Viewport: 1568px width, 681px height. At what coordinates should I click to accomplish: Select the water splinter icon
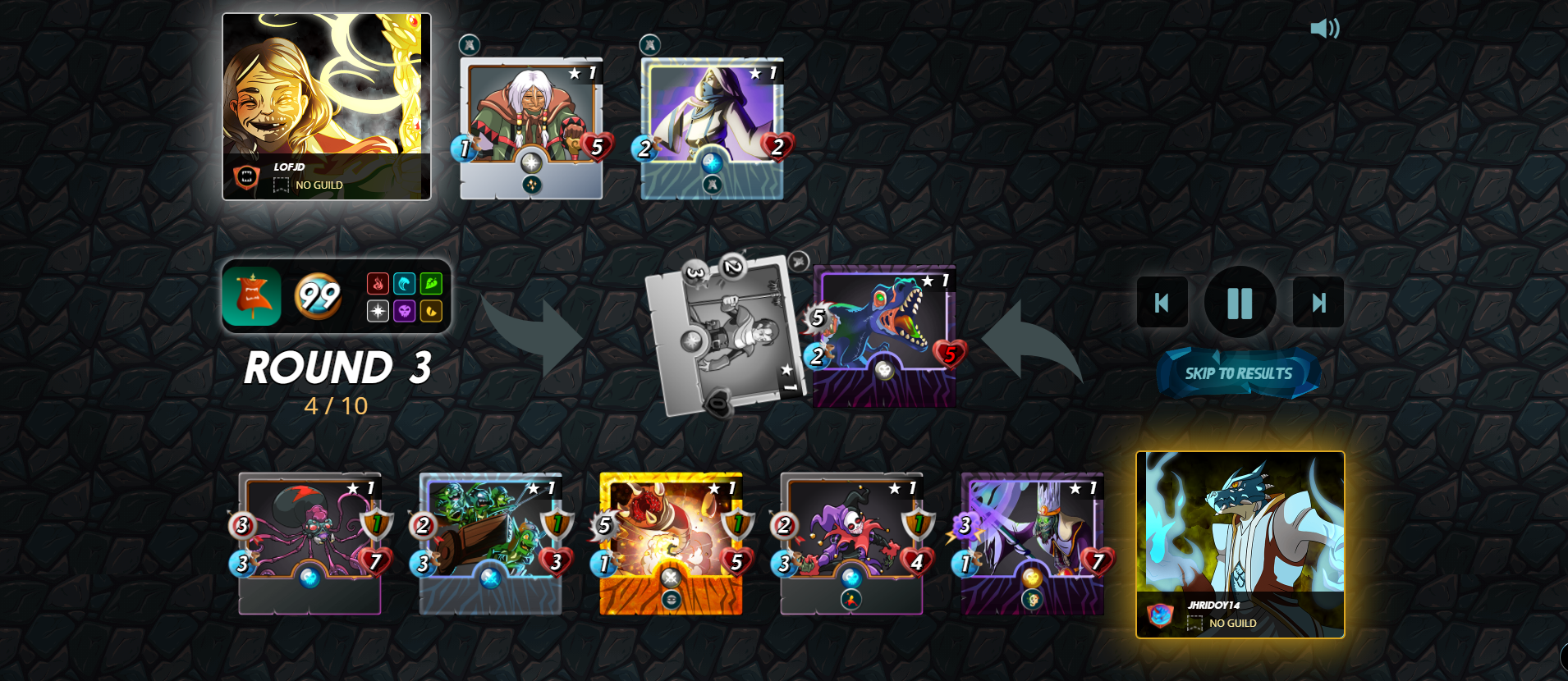click(x=404, y=283)
